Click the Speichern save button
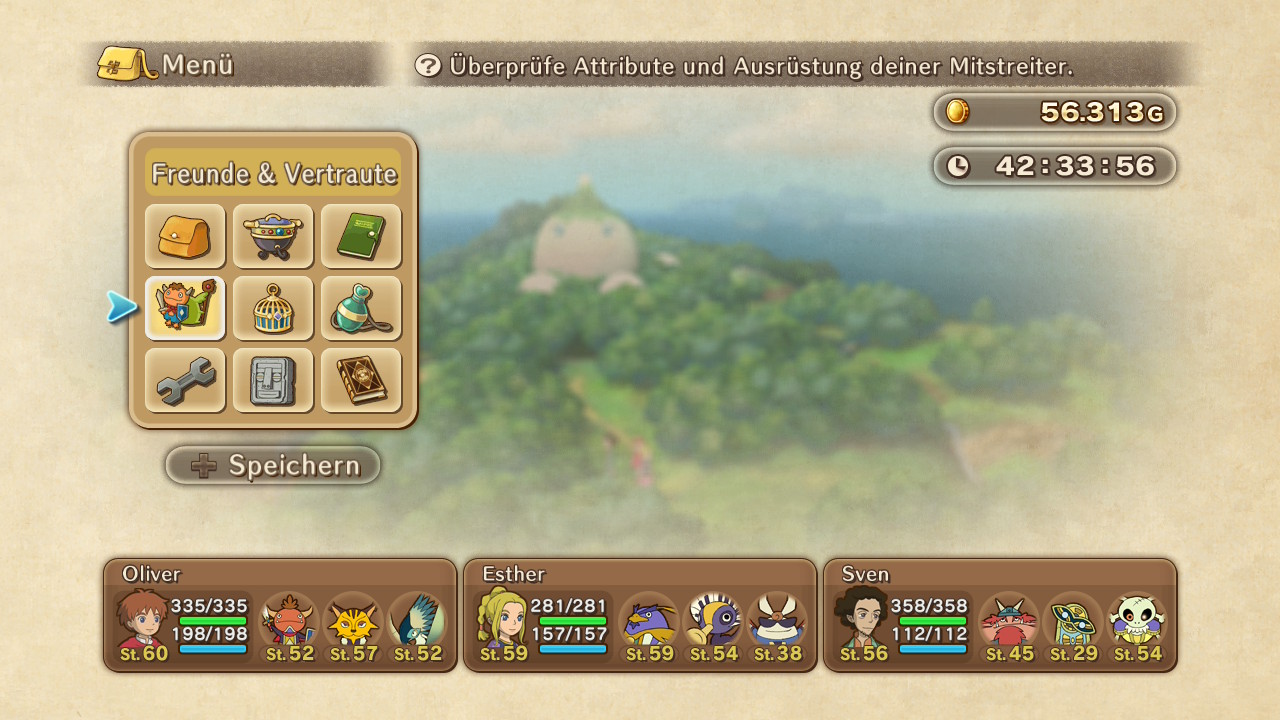The width and height of the screenshot is (1280, 720). pyautogui.click(x=273, y=465)
